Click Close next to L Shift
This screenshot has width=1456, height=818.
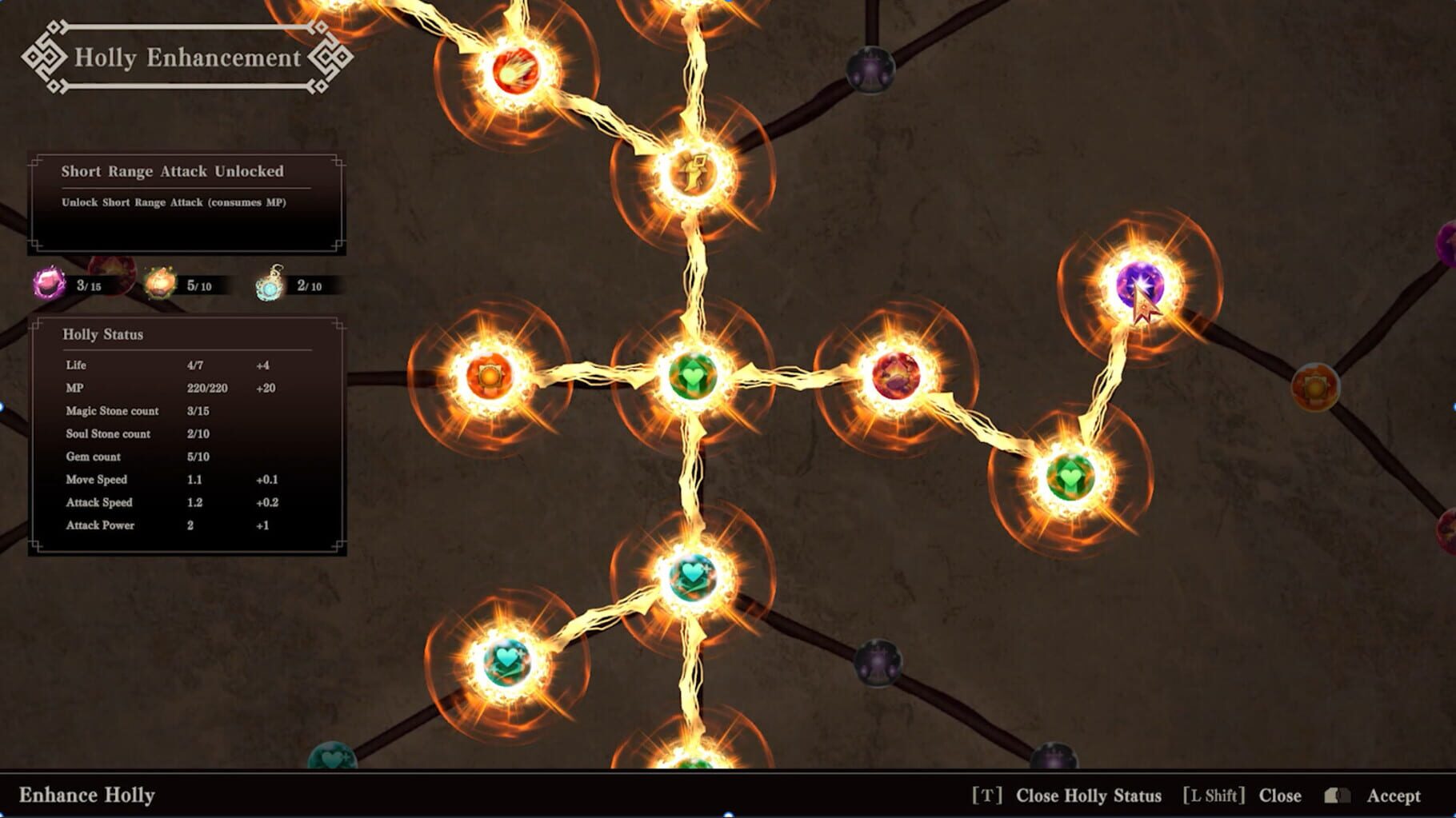(x=1281, y=796)
